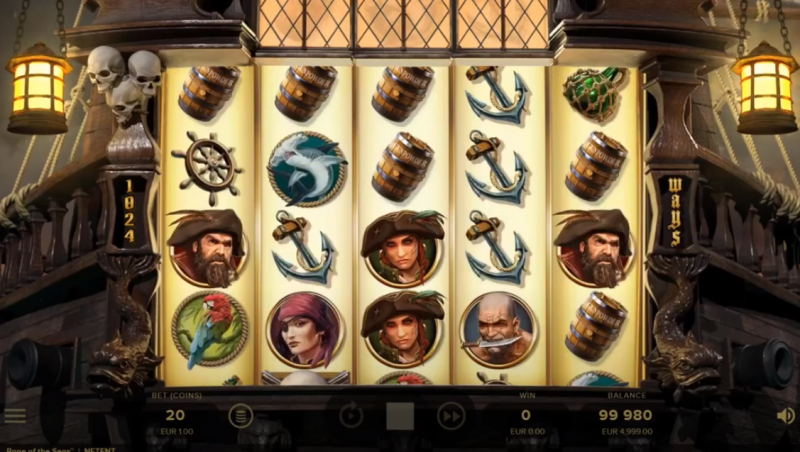Viewport: 800px width, 452px height.
Task: Activate the fast-forward quick spin button
Action: coord(451,415)
